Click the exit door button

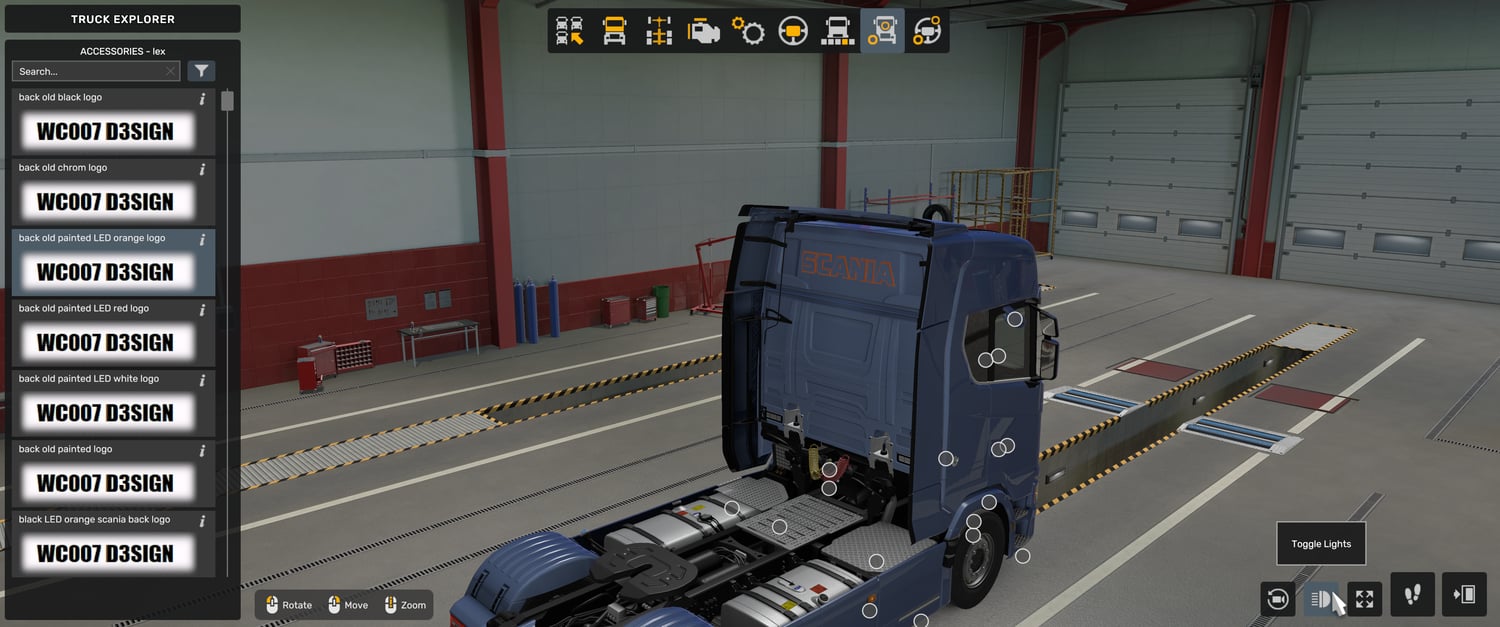pyautogui.click(x=1463, y=595)
